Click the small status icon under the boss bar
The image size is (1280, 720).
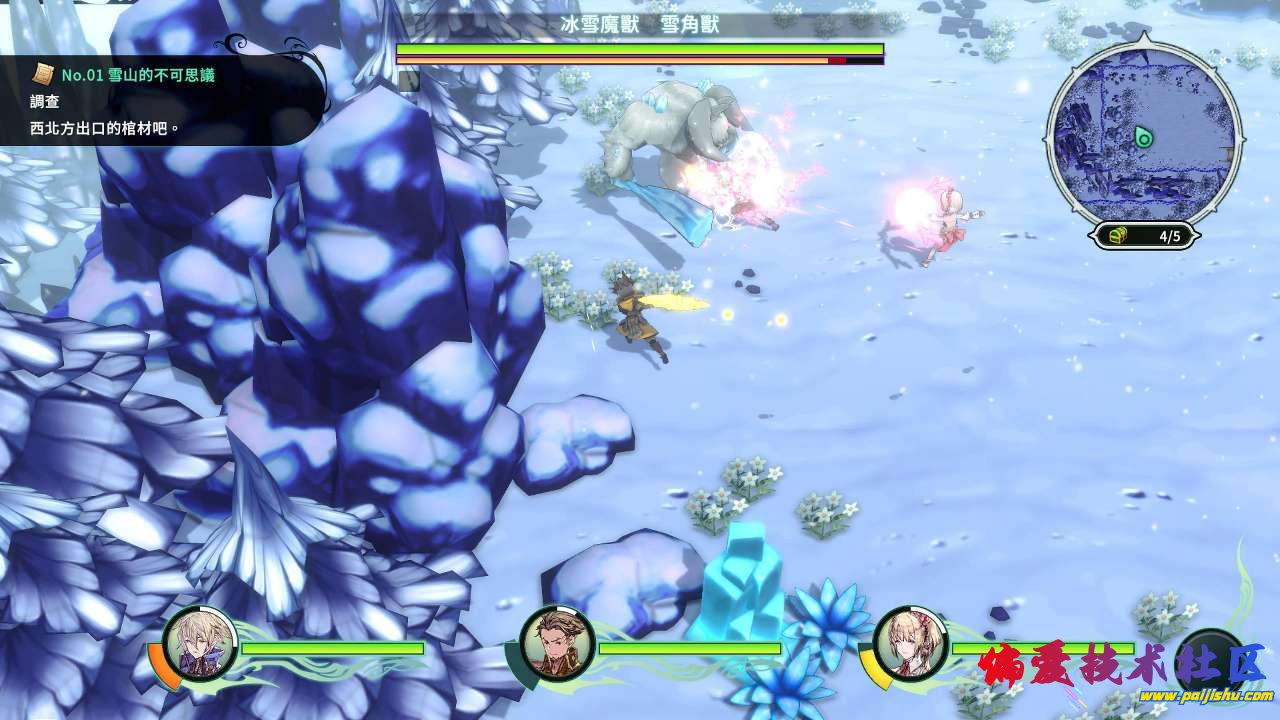tap(408, 81)
